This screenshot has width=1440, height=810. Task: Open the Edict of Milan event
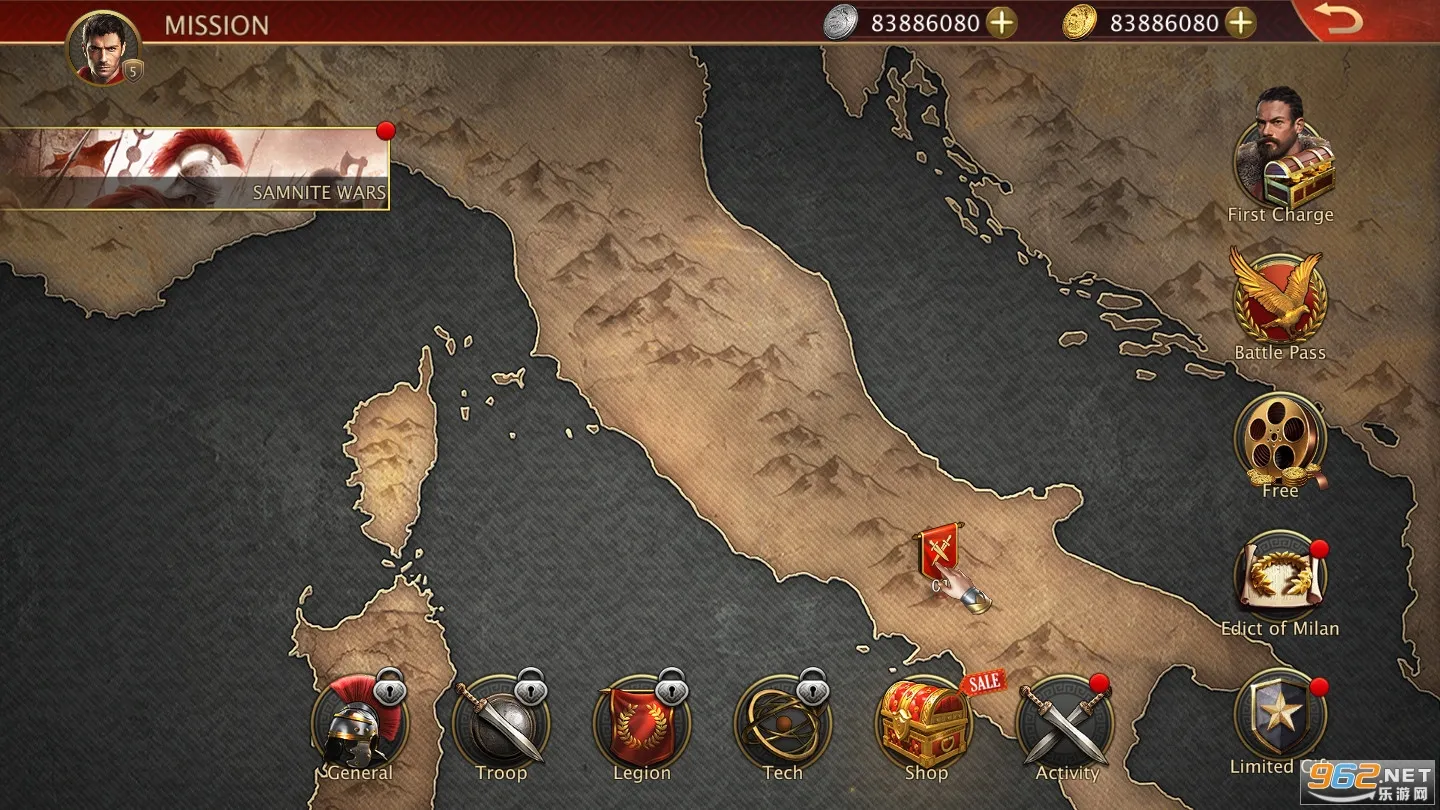pyautogui.click(x=1280, y=580)
